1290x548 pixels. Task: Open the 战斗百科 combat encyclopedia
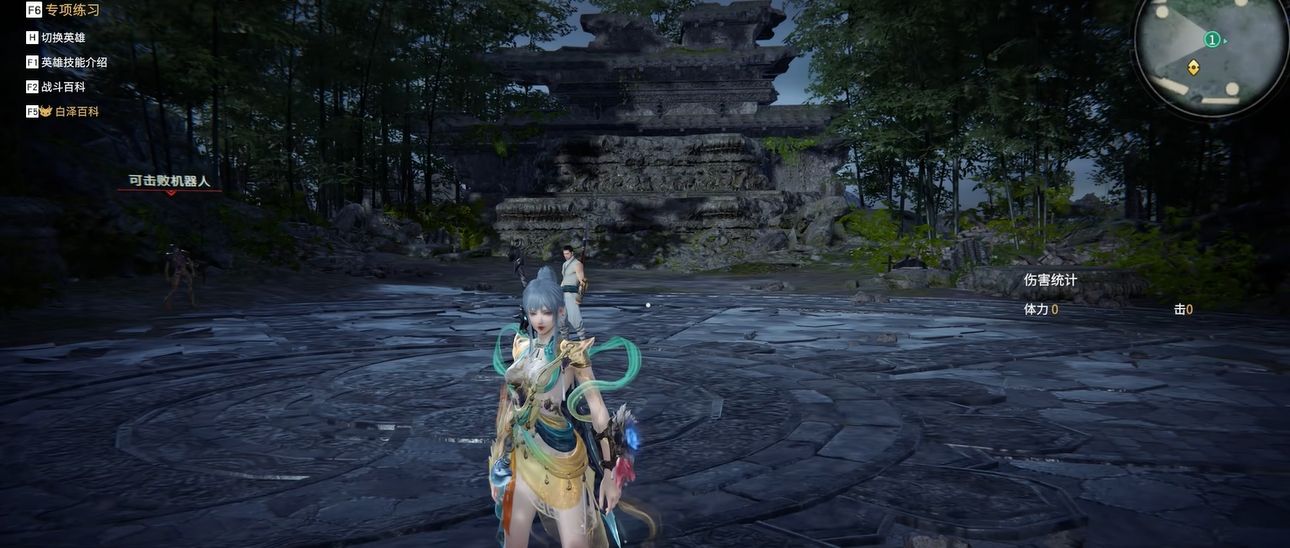62,87
